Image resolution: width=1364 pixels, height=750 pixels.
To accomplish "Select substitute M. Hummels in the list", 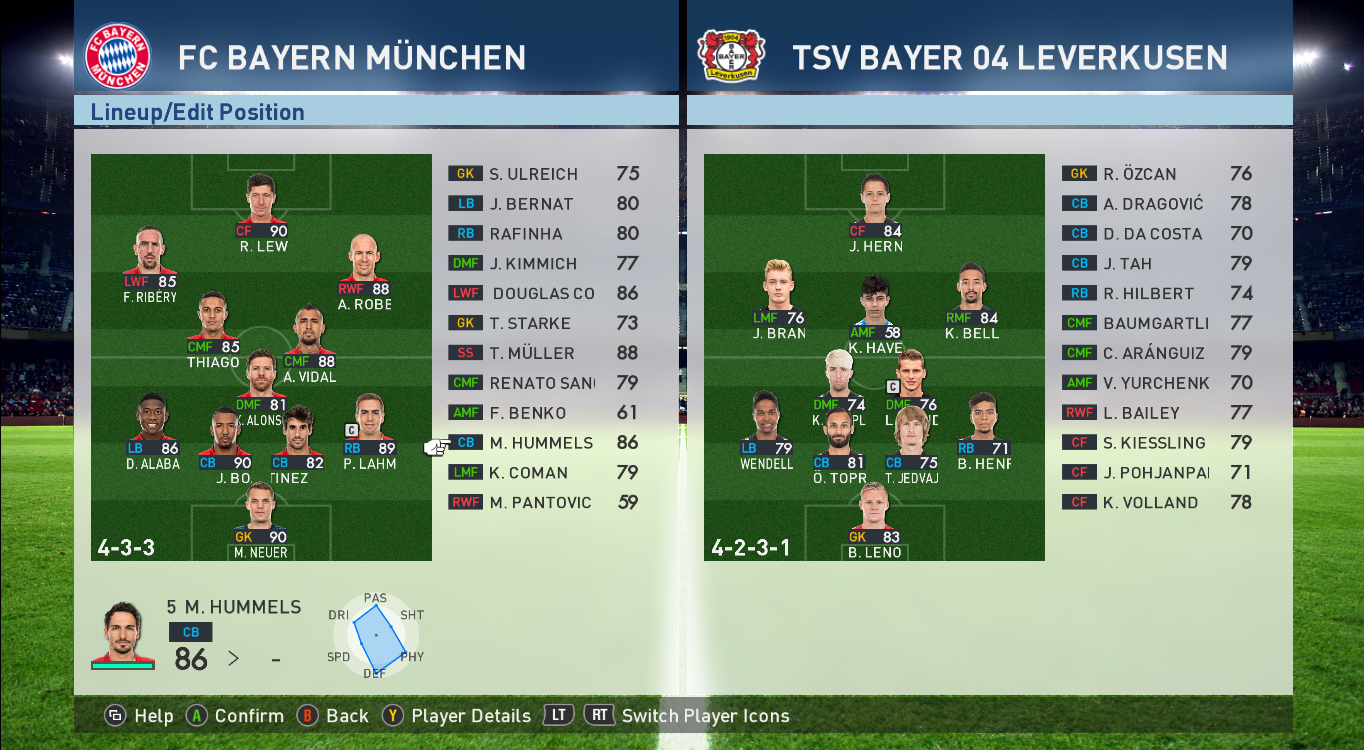I will point(540,443).
